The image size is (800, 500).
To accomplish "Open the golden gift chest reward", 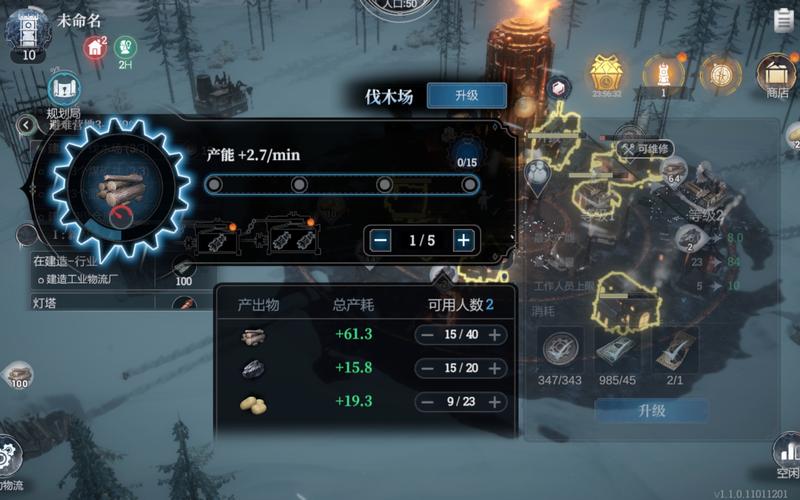I will tap(605, 73).
